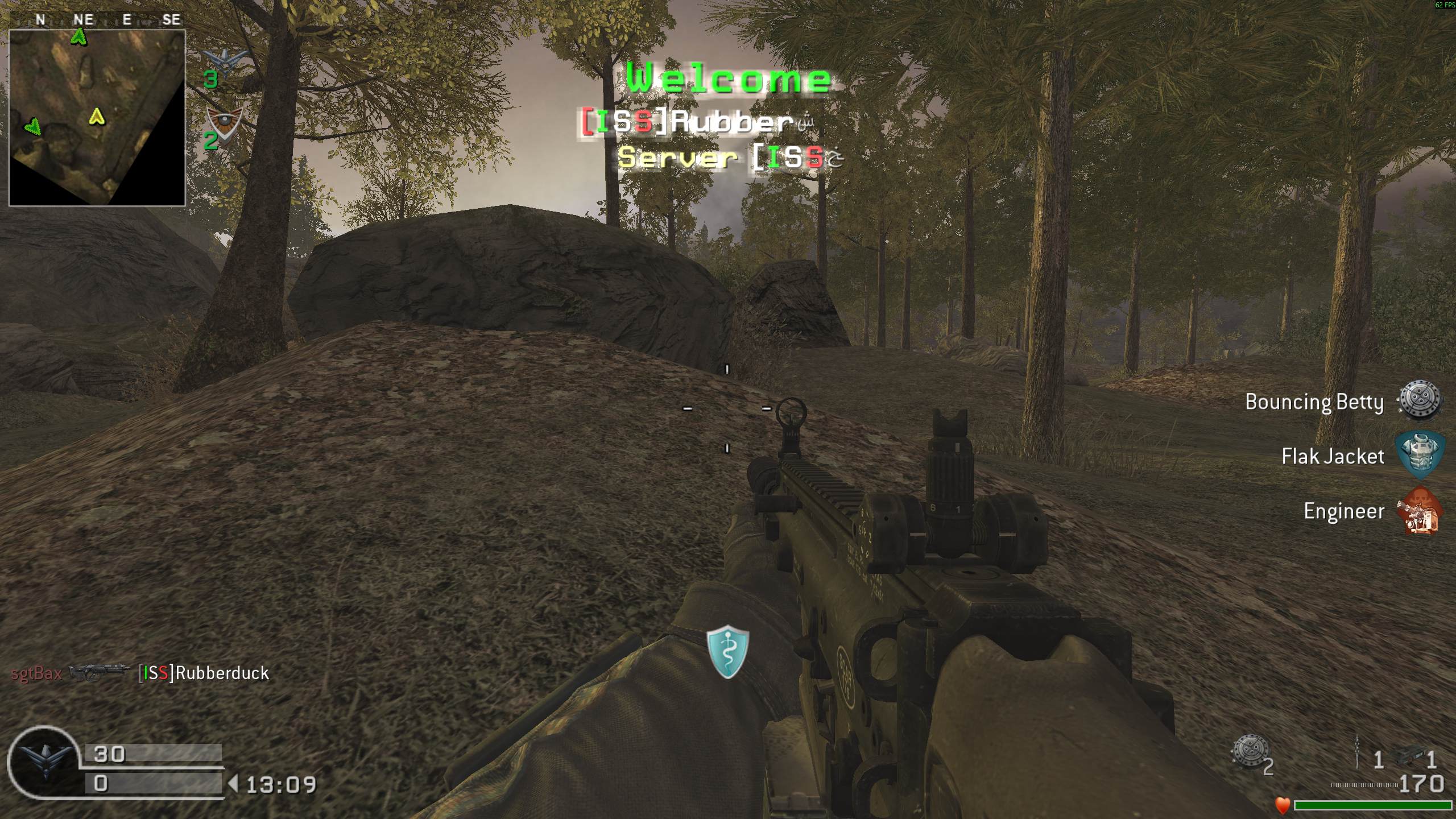Select the Bouncing Betty equipment icon above the health bar
The height and width of the screenshot is (819, 1456).
point(1250,752)
